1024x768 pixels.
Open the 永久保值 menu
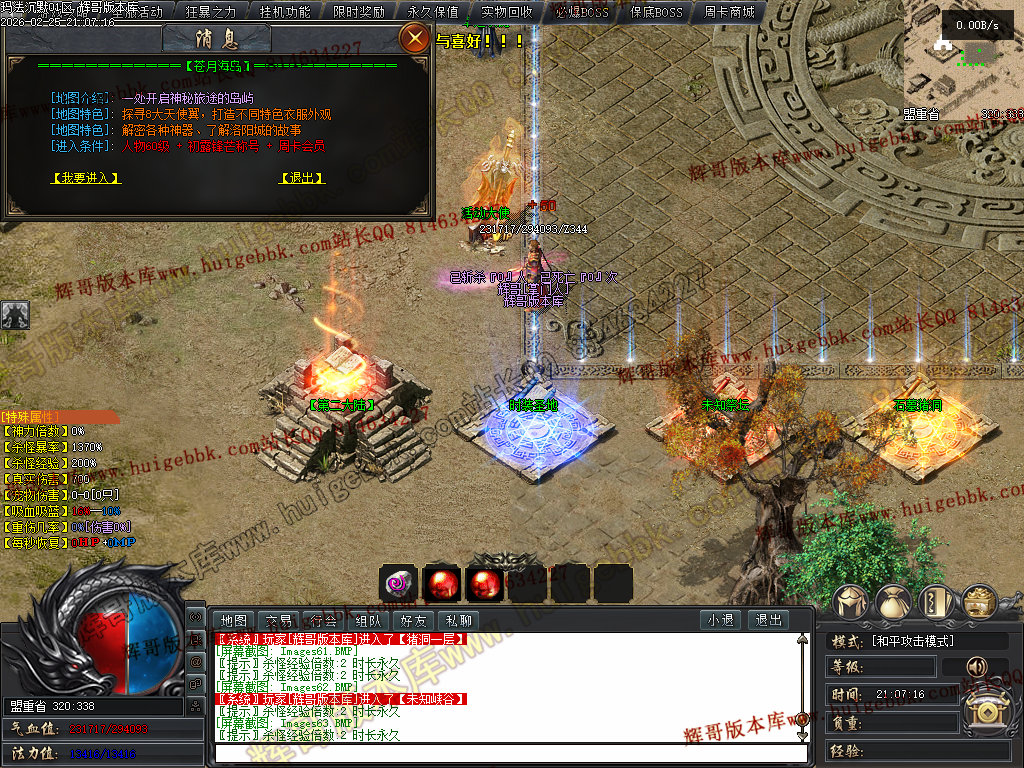(433, 12)
